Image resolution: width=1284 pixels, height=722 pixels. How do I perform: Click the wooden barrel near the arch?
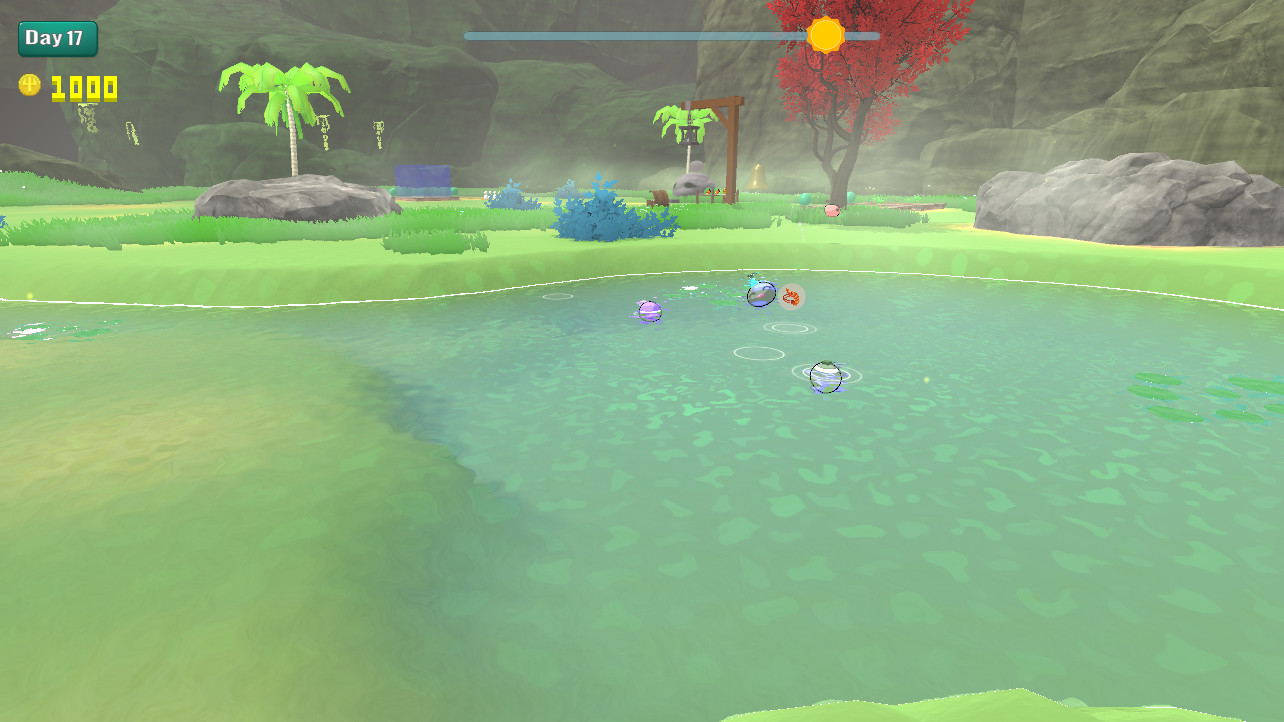660,196
